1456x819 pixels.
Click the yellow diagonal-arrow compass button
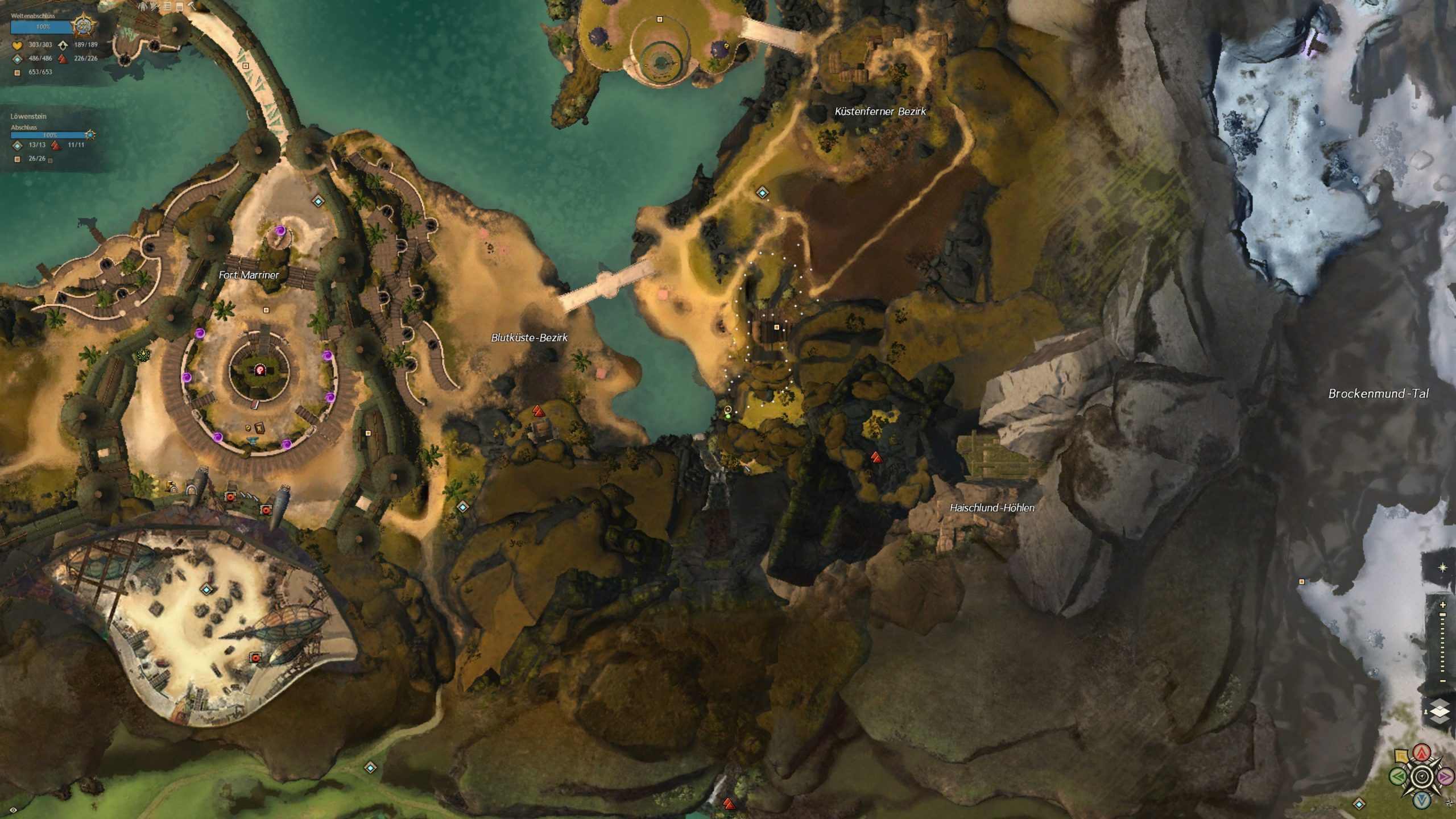[x=1403, y=756]
